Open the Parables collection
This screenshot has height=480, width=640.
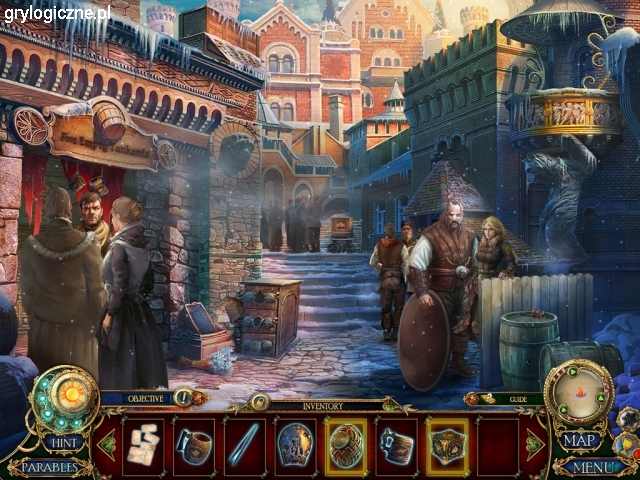[x=49, y=467]
